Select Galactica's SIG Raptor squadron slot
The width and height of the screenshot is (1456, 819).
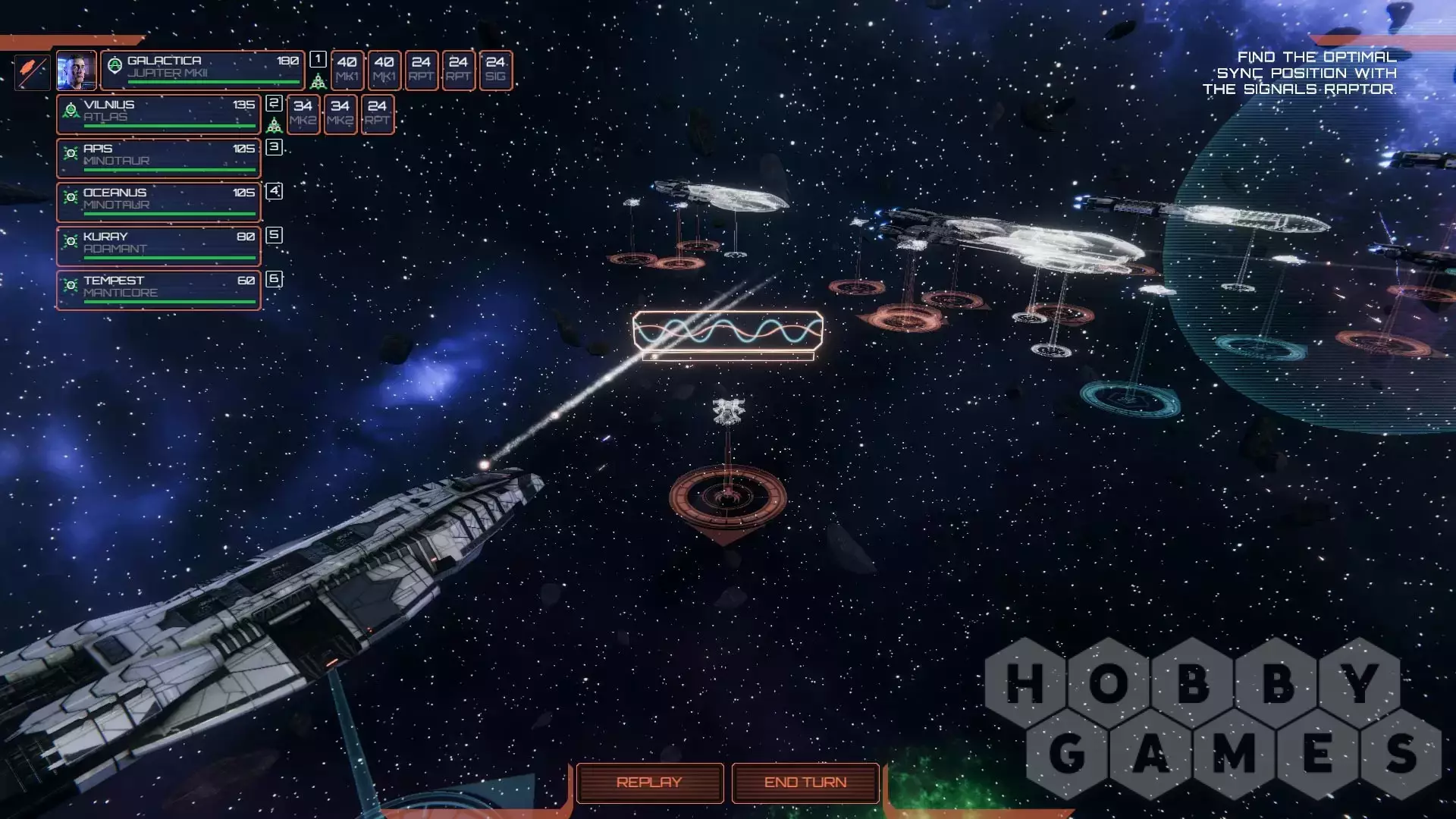pyautogui.click(x=496, y=70)
